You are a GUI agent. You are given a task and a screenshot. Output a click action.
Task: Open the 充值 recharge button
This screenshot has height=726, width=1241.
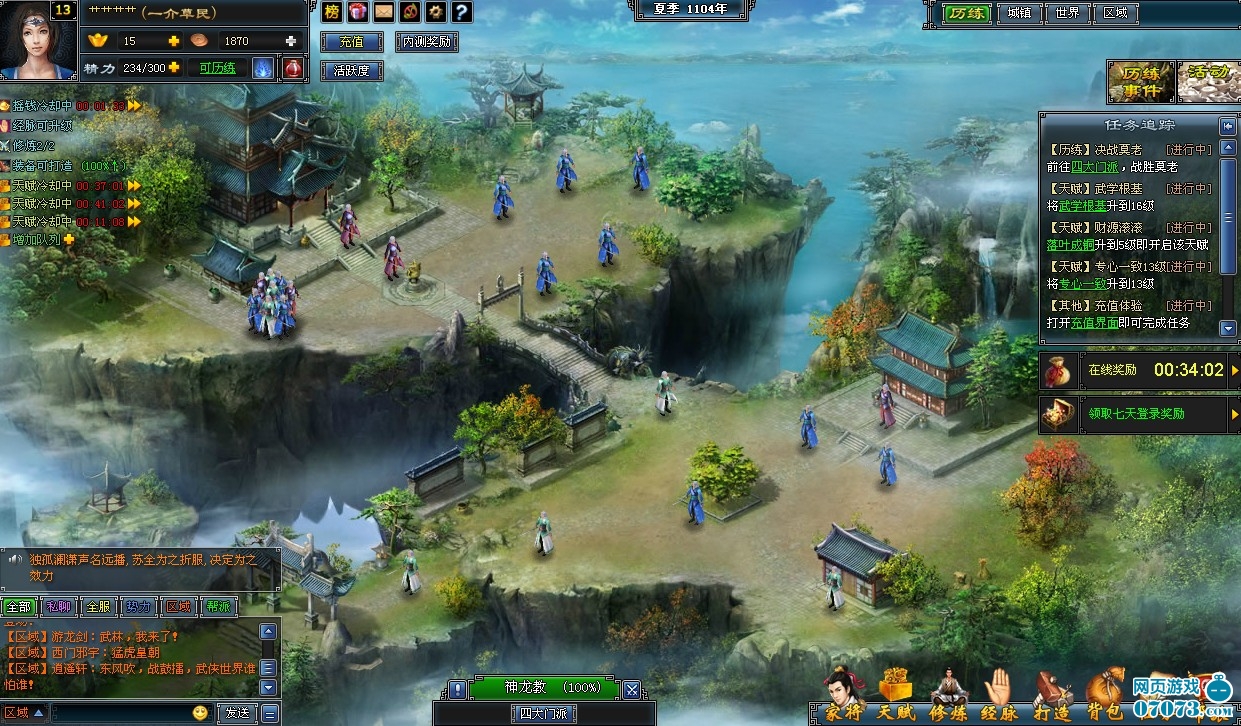[351, 42]
